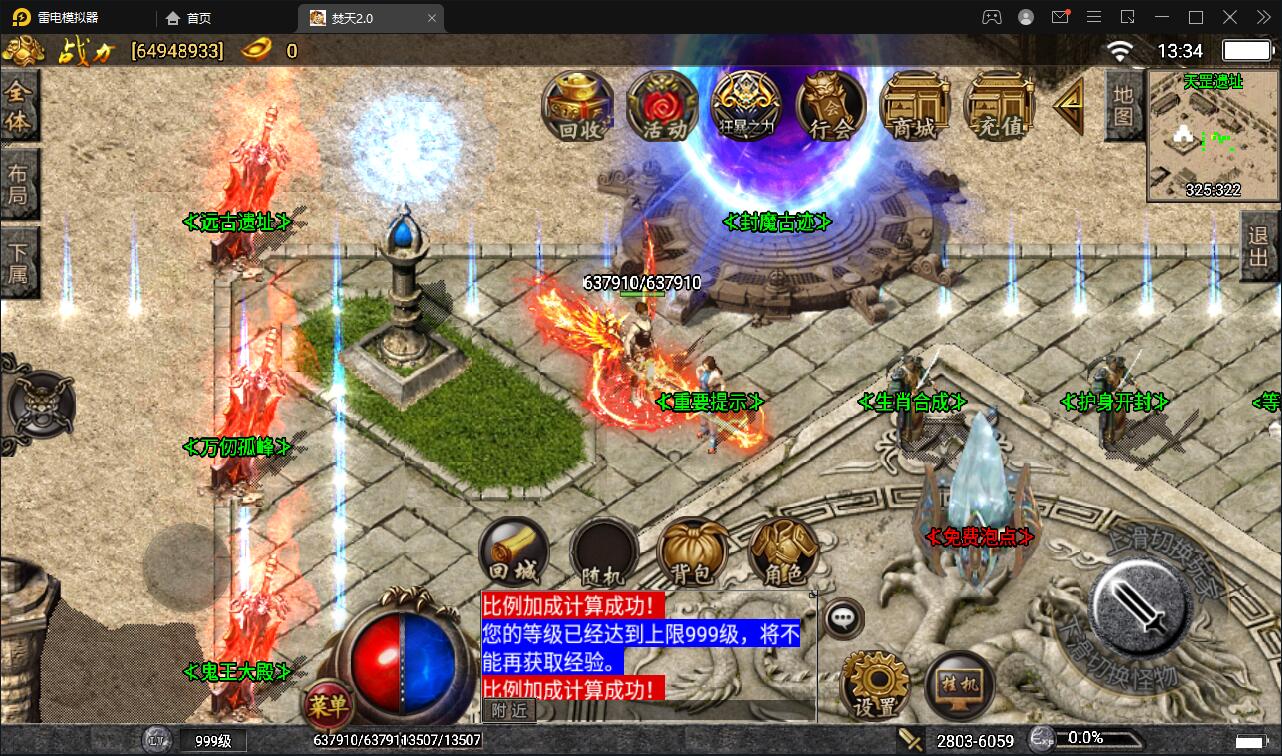Activate the 狂暴之力 power icon
Screen dimensions: 1282x756
pyautogui.click(x=745, y=107)
